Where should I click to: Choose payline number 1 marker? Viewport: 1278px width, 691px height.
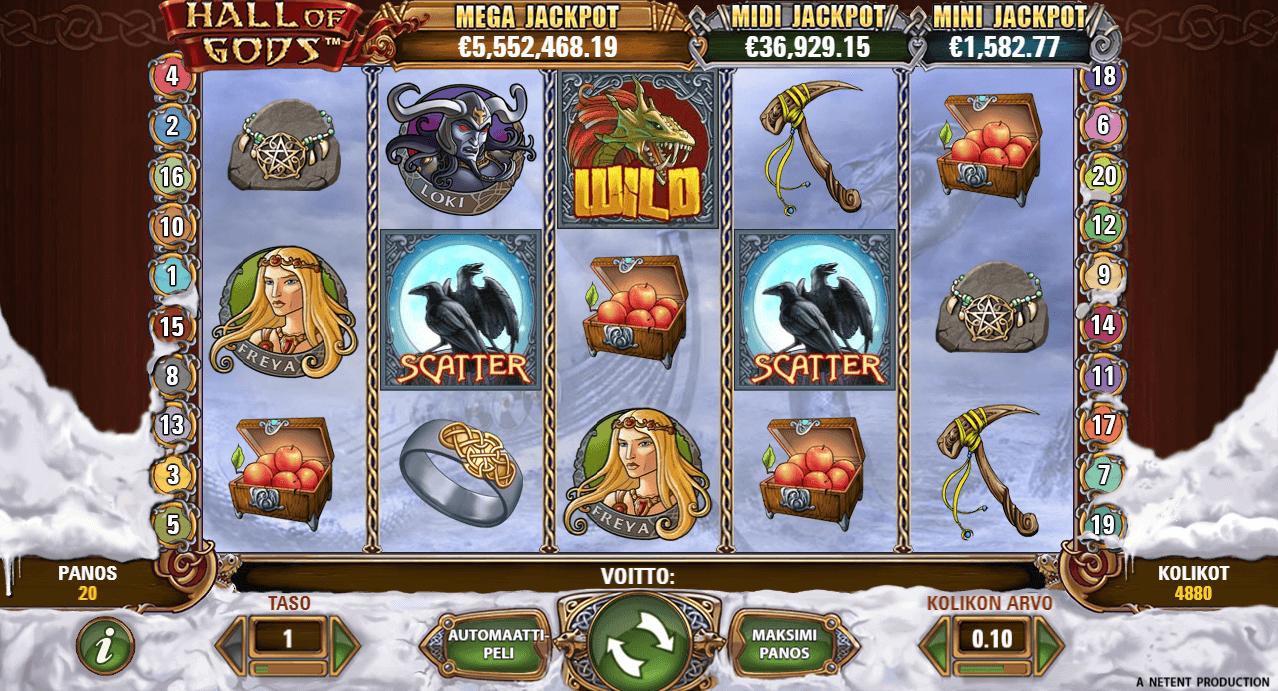172,275
